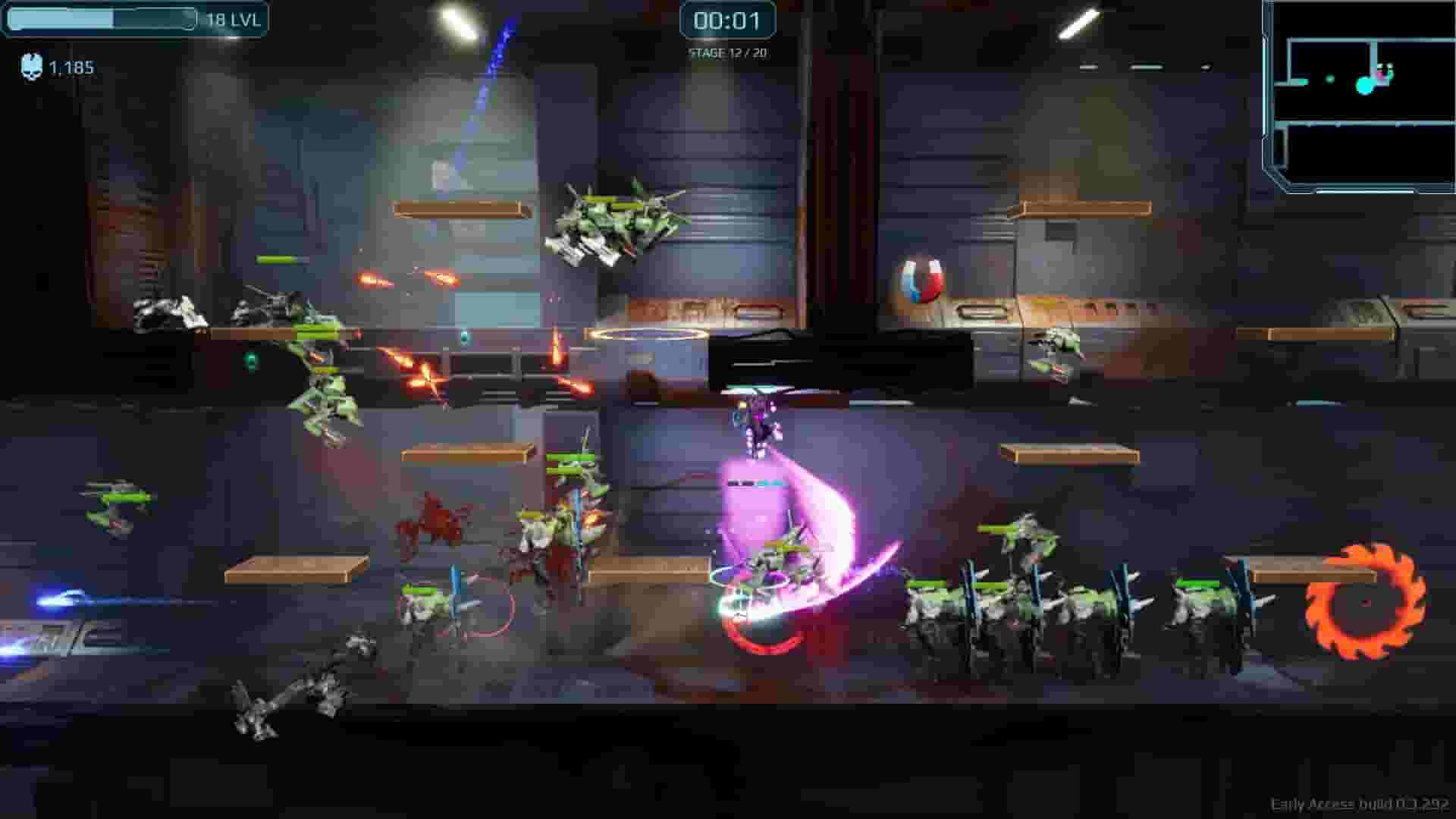Select the magnet power-up pickup

coord(916,278)
